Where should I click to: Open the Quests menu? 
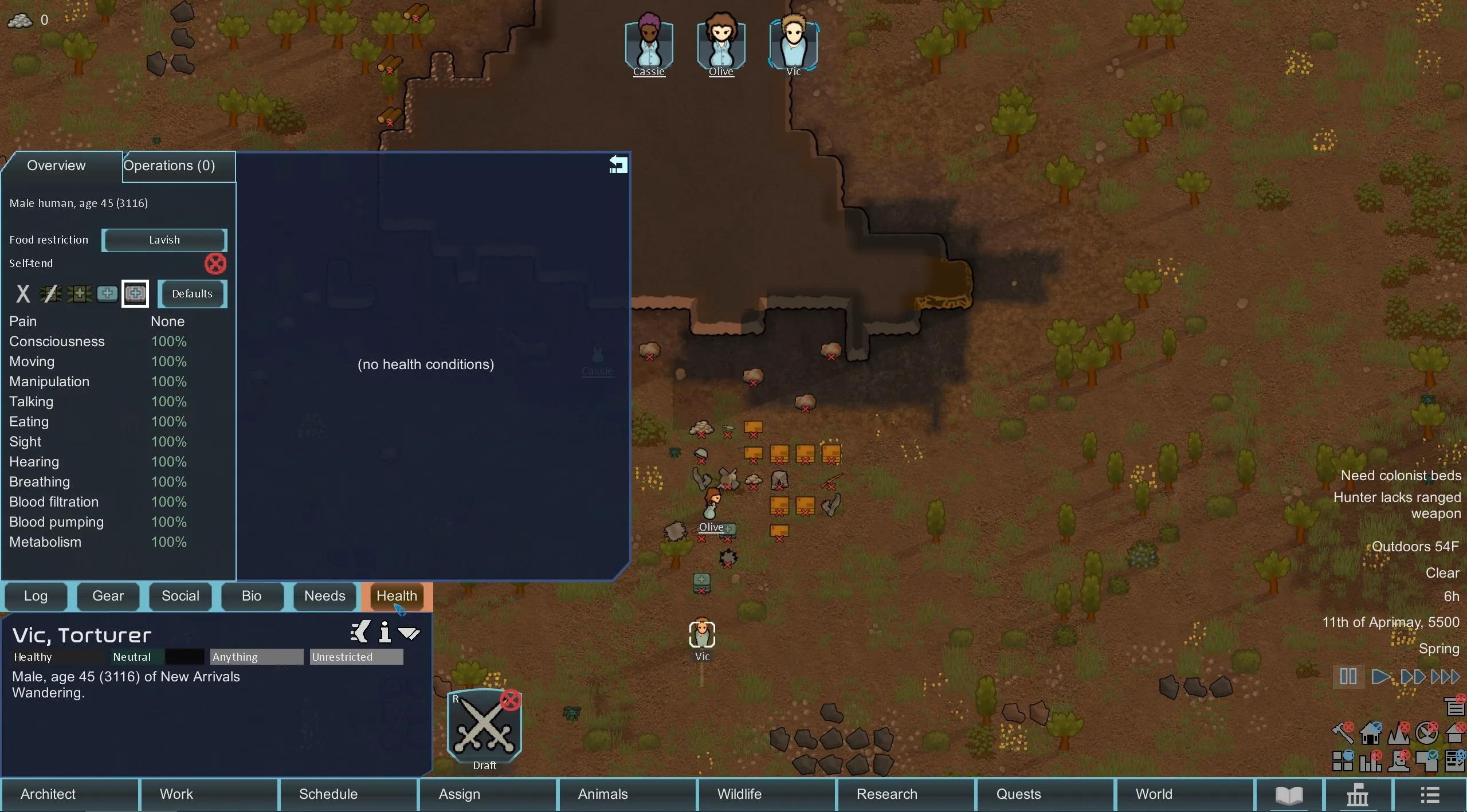[x=1018, y=794]
